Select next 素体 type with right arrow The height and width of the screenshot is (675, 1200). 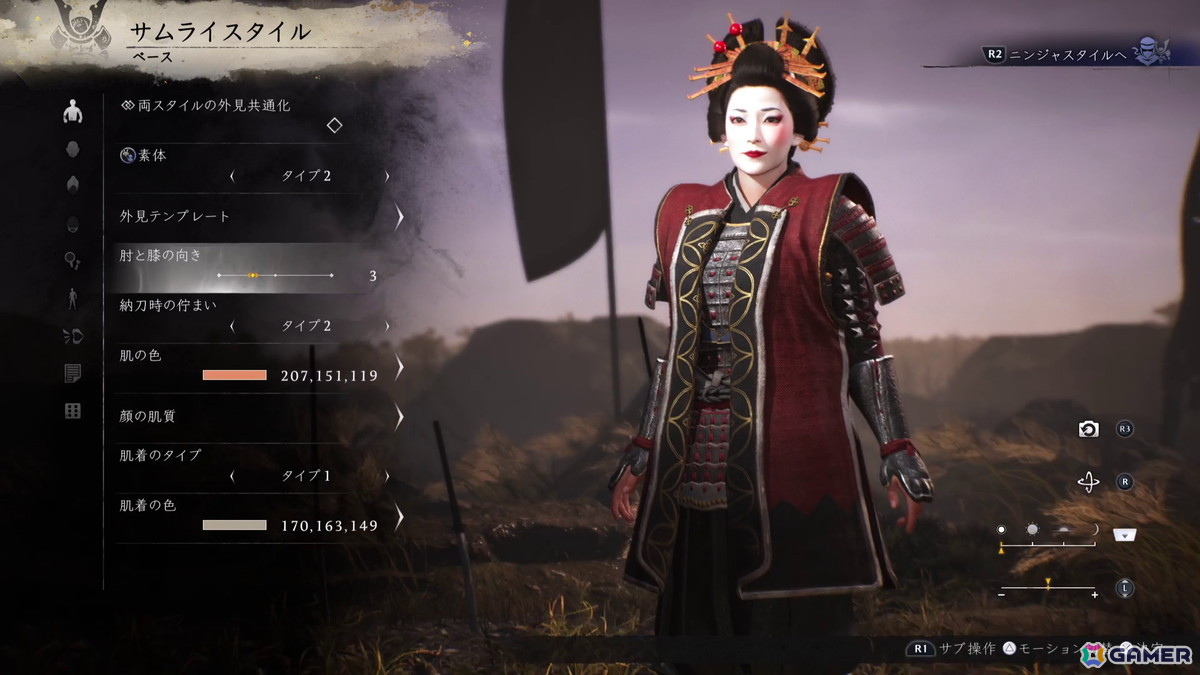pos(387,176)
